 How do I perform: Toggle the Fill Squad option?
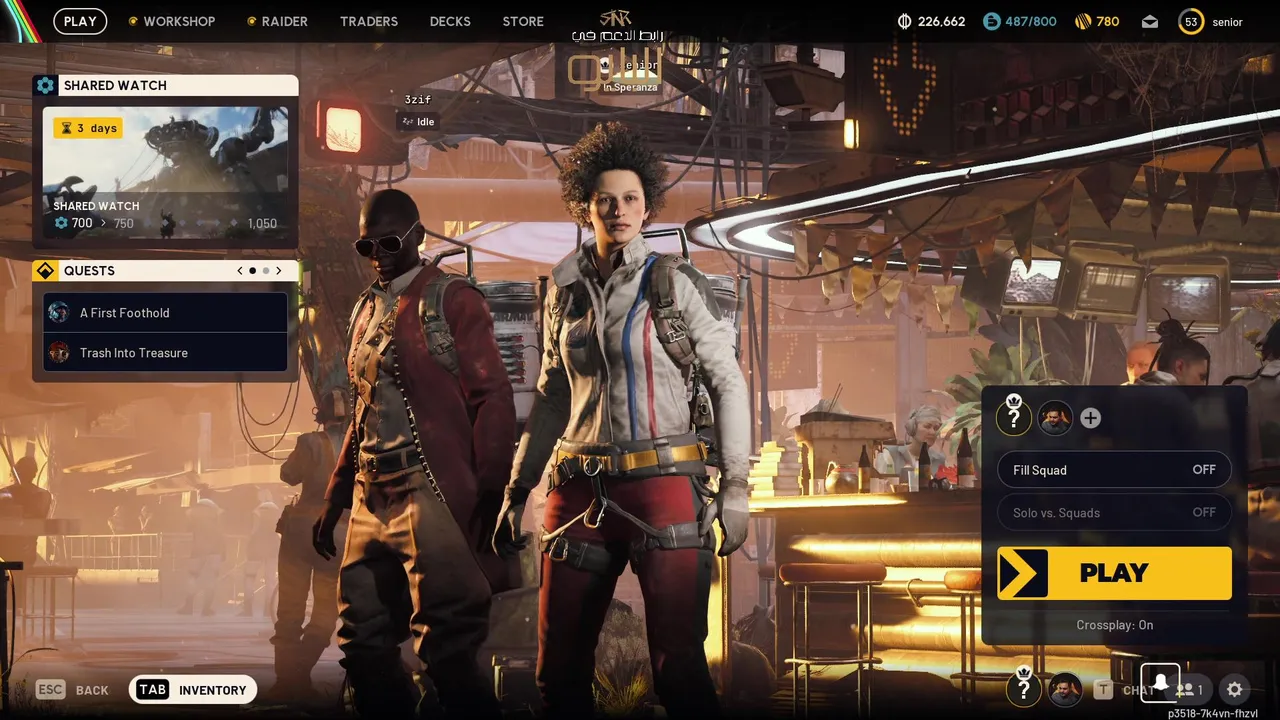(1114, 470)
